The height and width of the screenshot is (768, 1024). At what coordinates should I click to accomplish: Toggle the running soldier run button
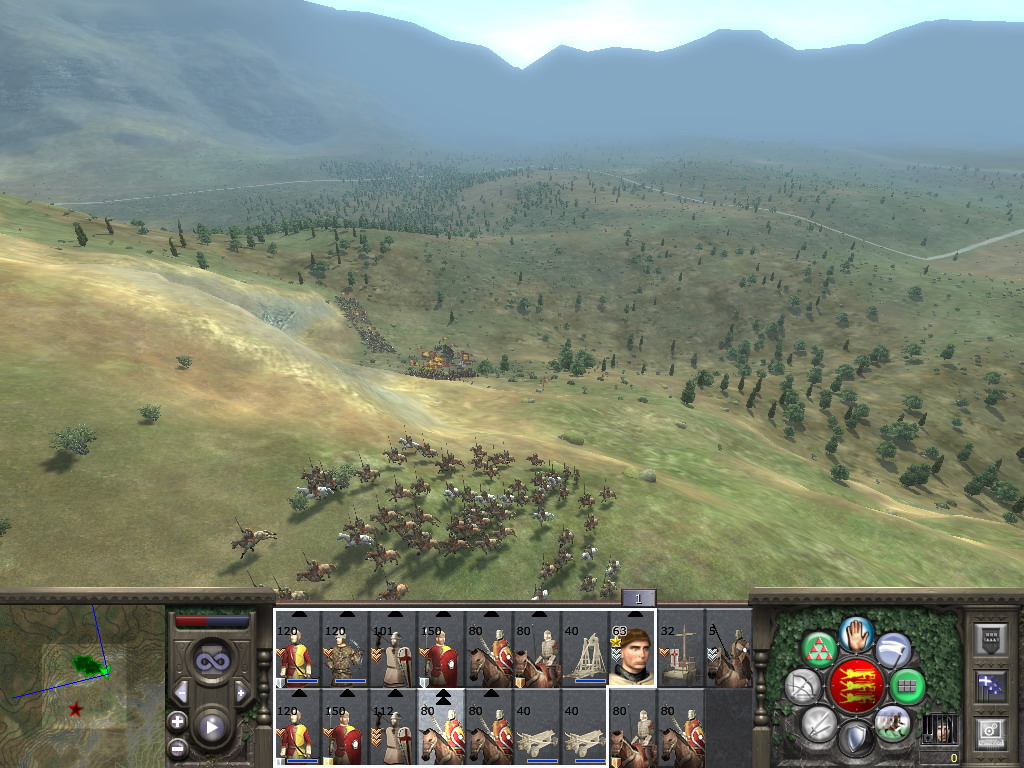click(x=892, y=722)
